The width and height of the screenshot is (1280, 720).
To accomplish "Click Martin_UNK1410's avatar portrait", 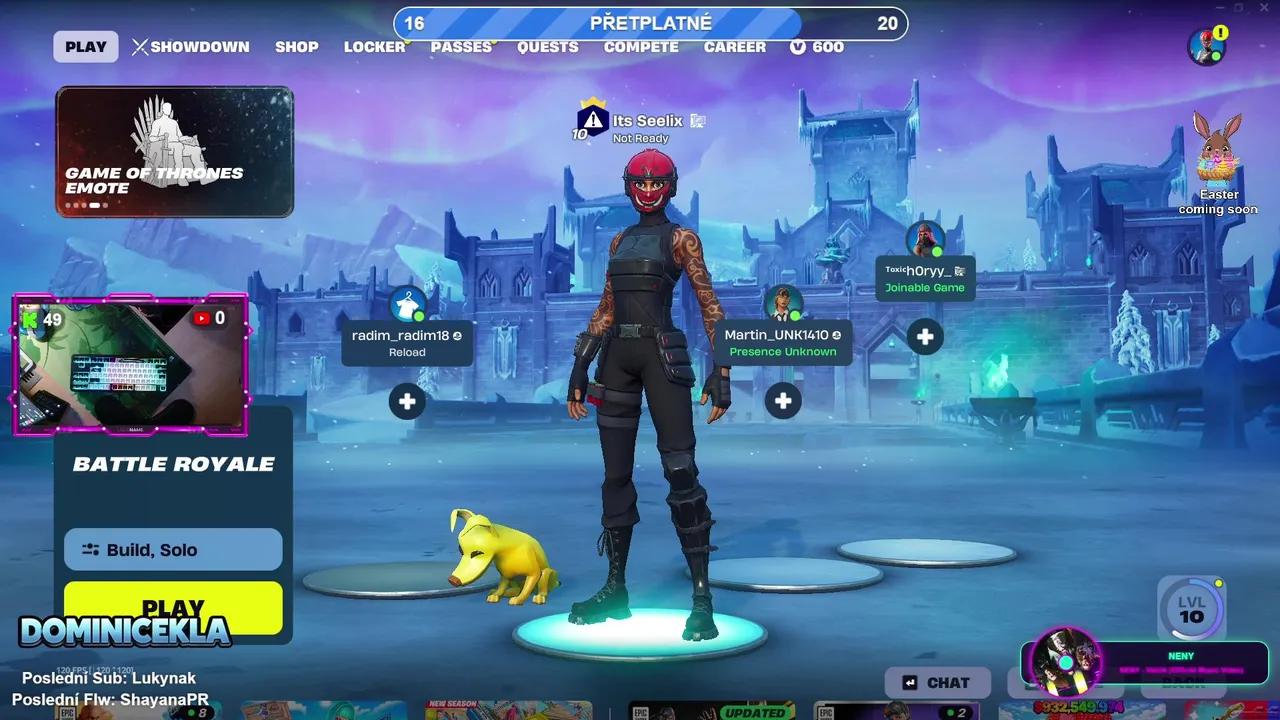I will [x=783, y=300].
